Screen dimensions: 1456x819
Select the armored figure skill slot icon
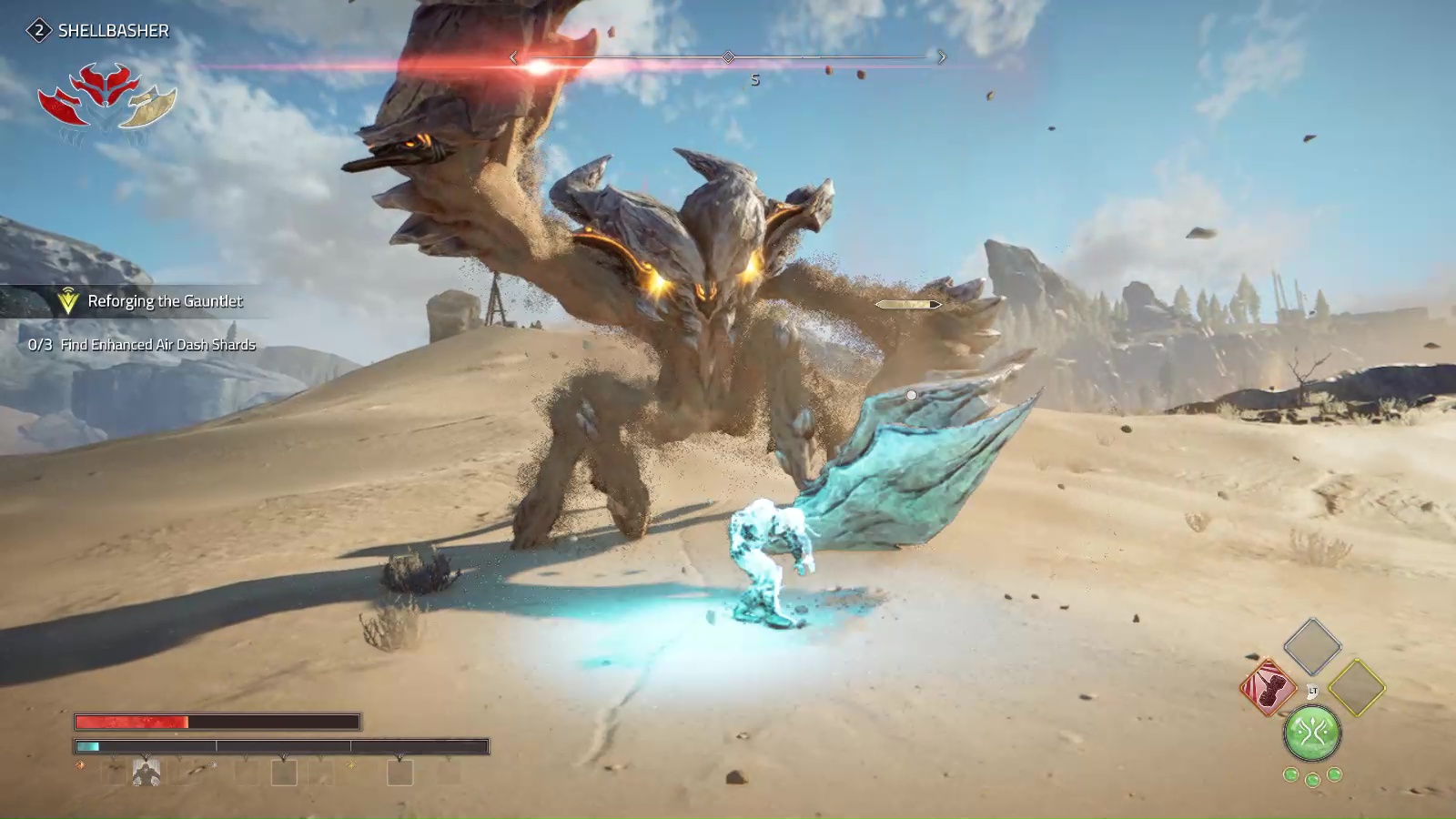(147, 773)
